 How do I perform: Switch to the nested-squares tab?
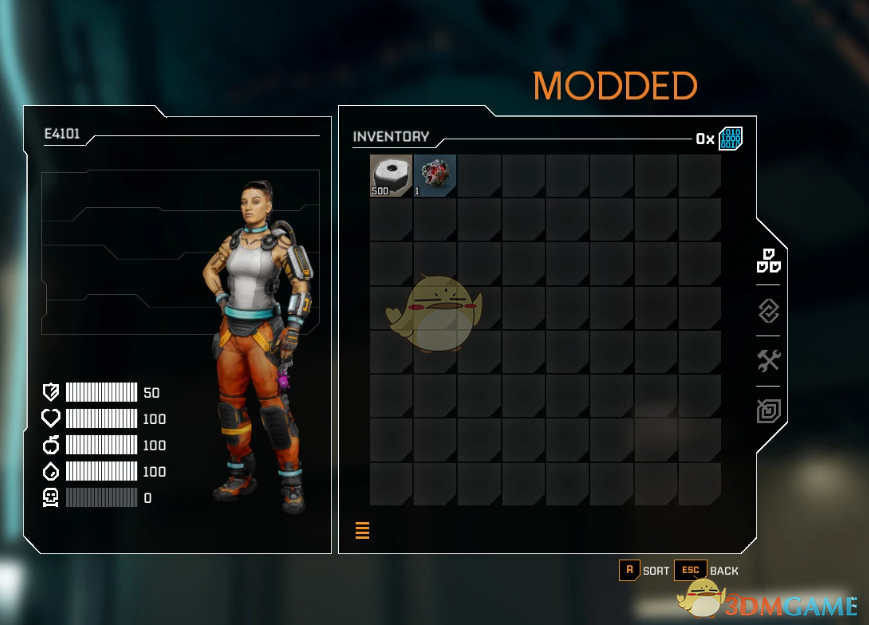click(768, 410)
